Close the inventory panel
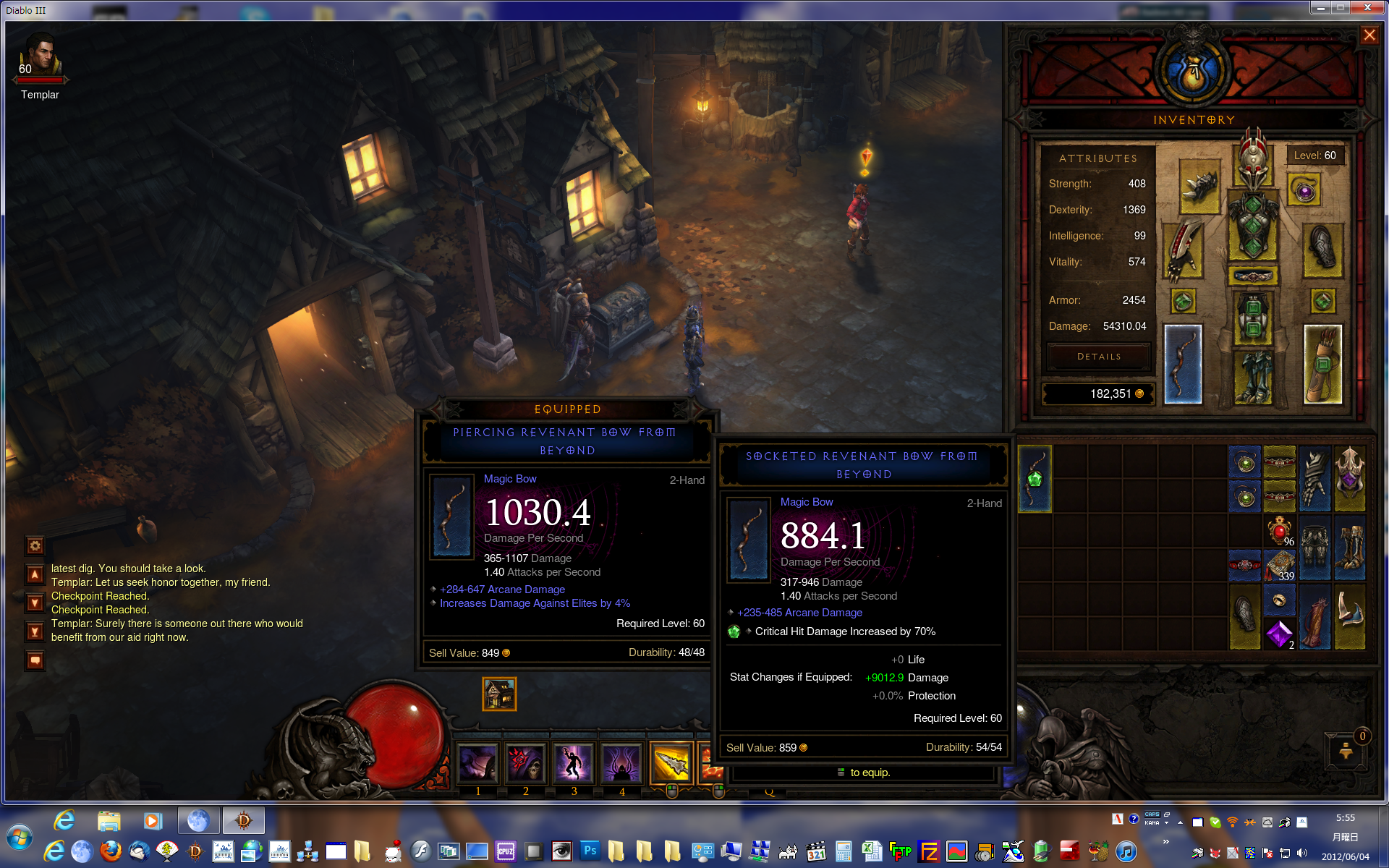 pyautogui.click(x=1369, y=35)
